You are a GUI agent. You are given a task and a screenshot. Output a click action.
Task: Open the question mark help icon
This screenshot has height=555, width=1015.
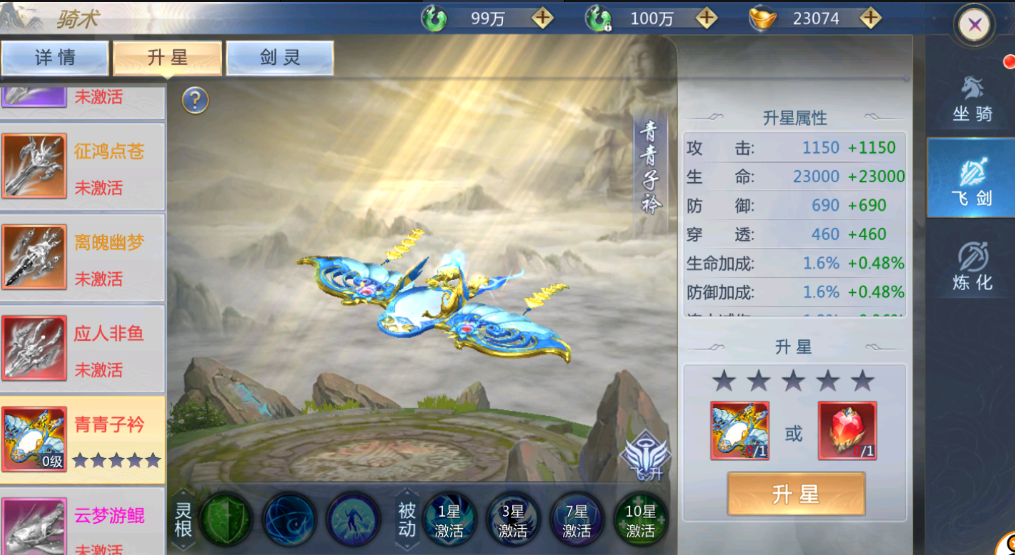click(x=195, y=100)
